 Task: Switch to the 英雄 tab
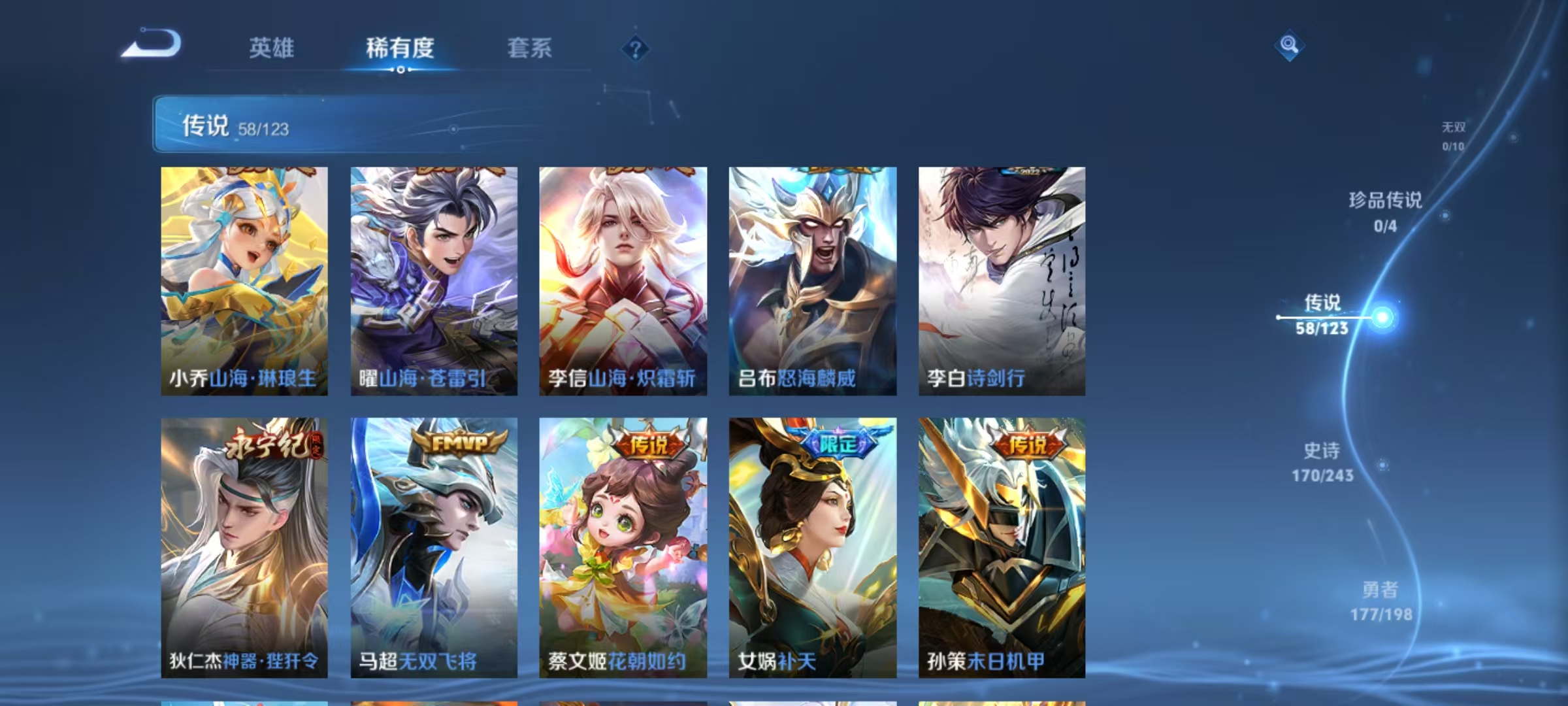[x=271, y=48]
